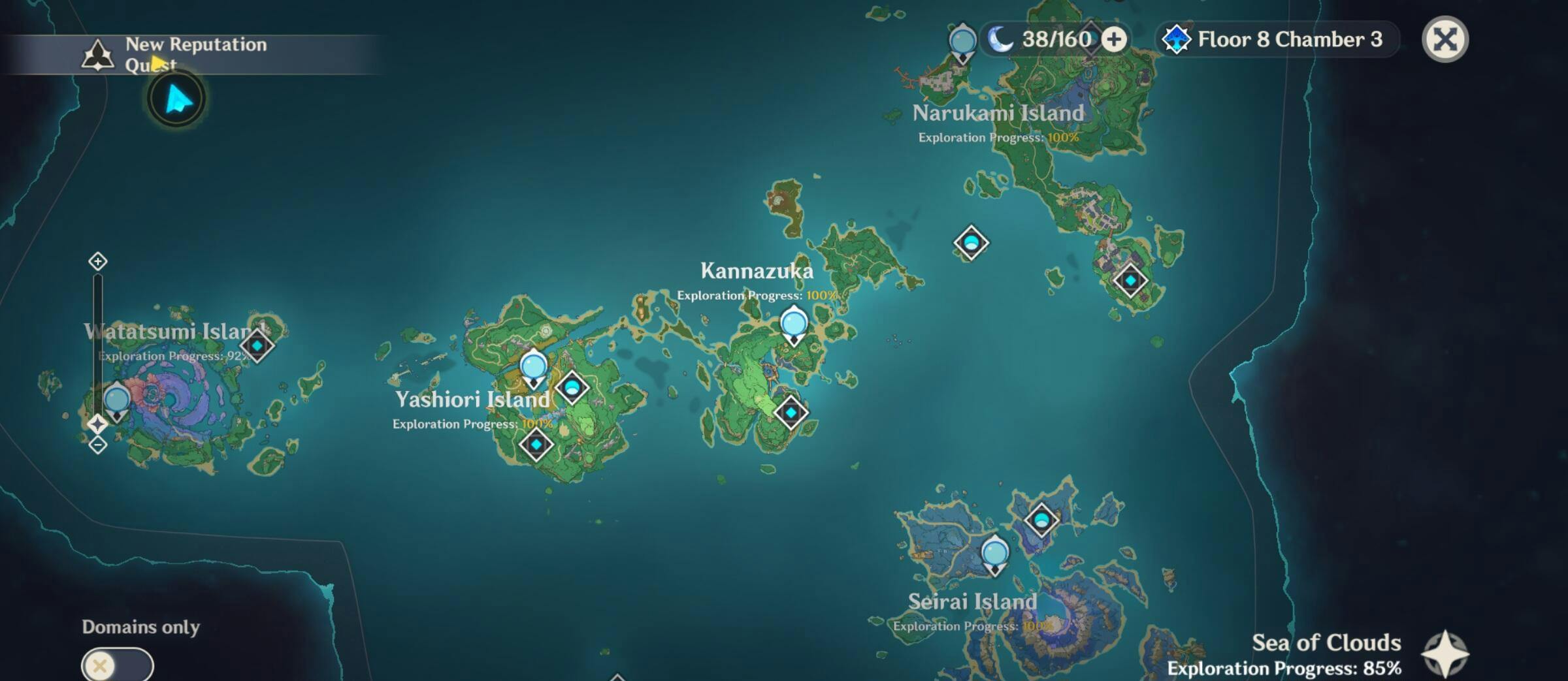The image size is (1568, 681).
Task: Select the domain marker on Watatsumi Island
Action: [x=257, y=345]
